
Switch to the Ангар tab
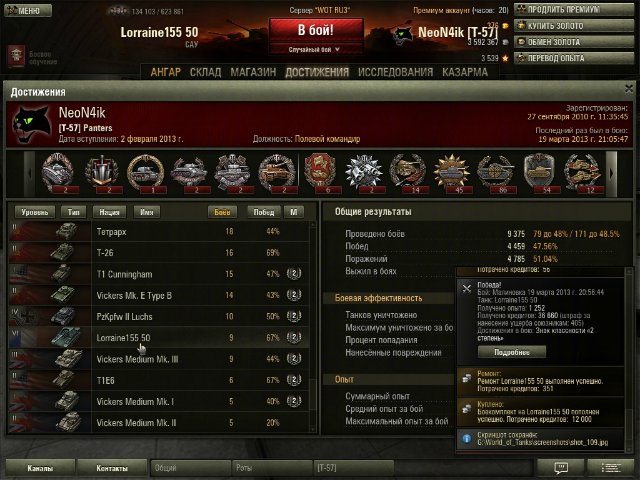click(x=166, y=73)
